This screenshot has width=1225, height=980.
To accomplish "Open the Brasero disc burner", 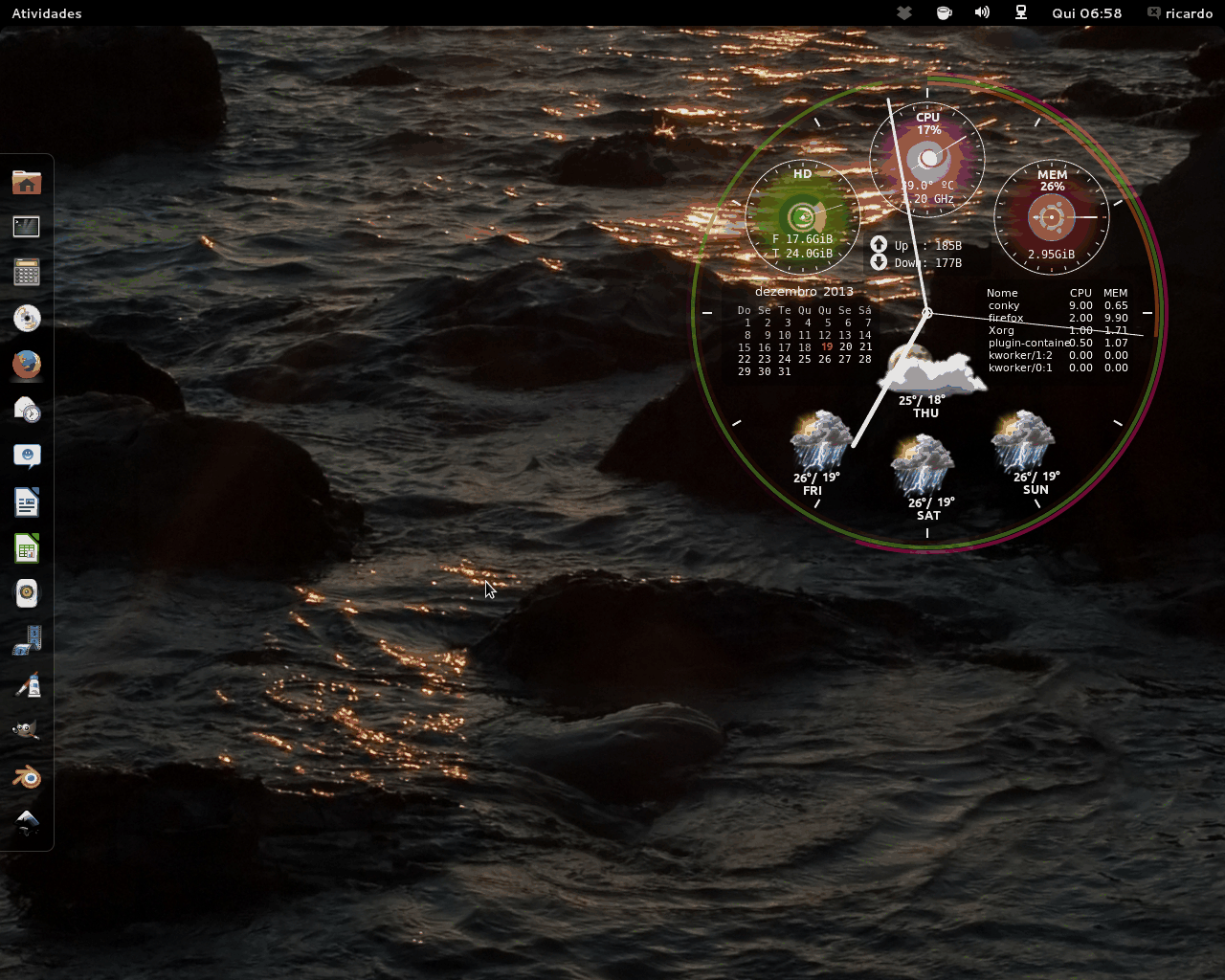I will [26, 318].
